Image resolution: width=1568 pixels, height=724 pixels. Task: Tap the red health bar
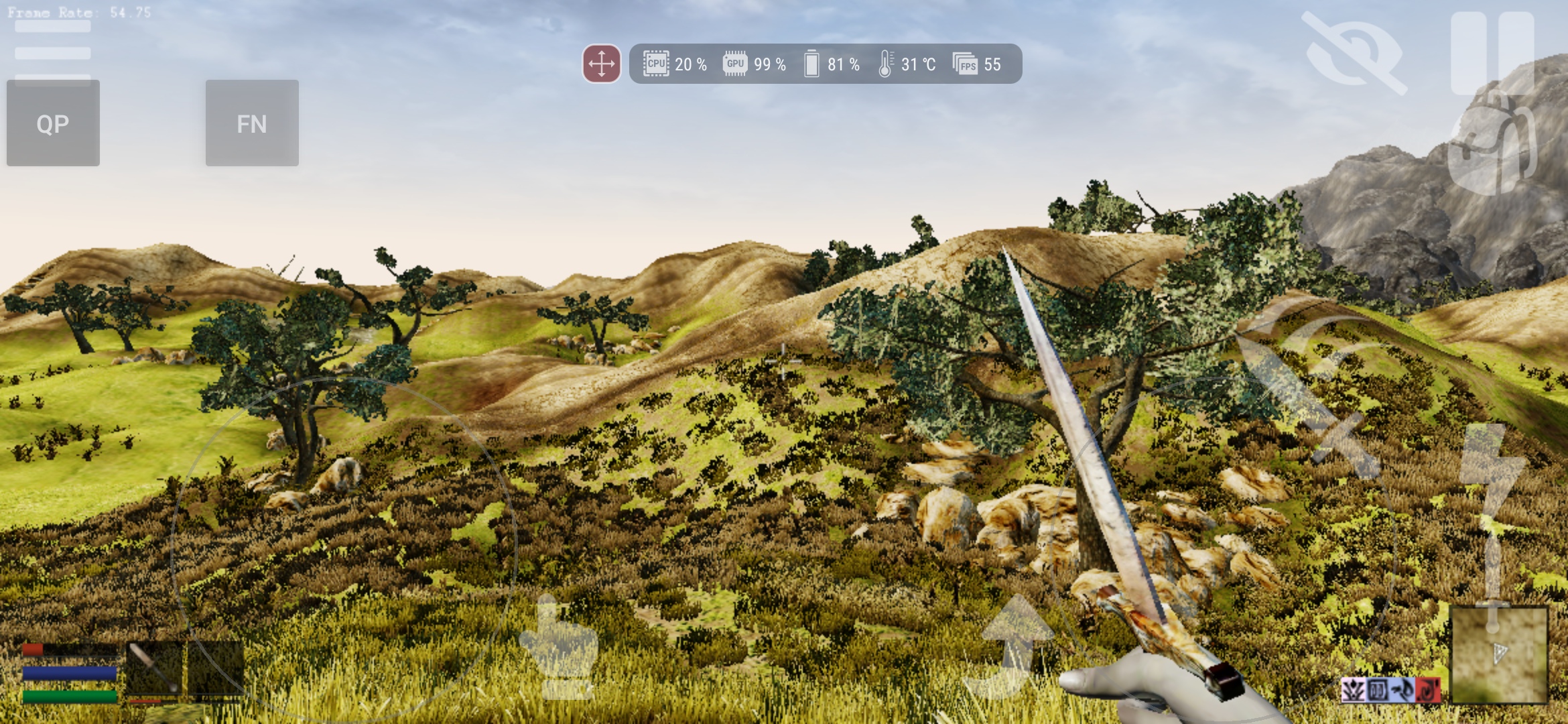pos(34,650)
